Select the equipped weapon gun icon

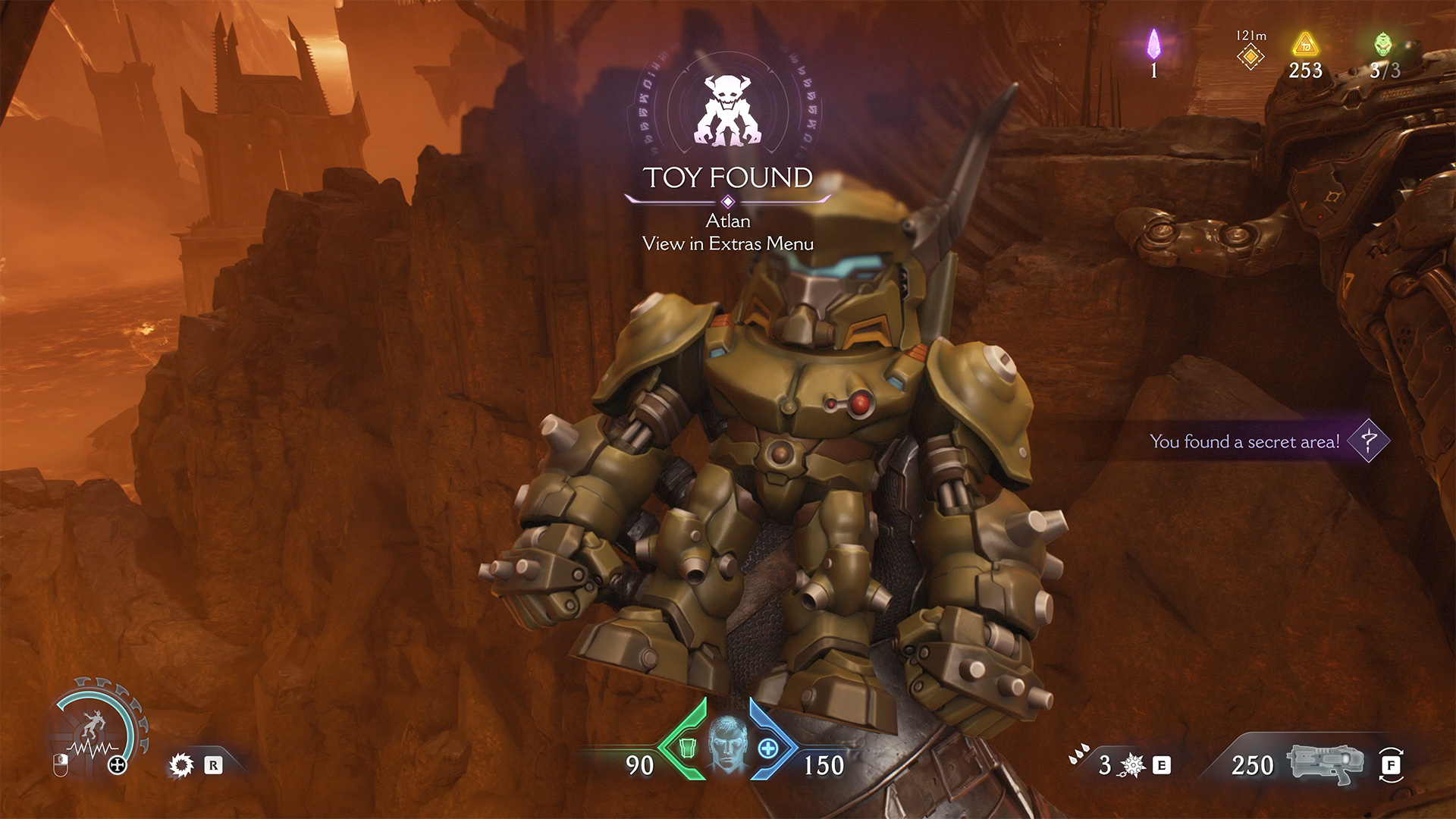click(x=1324, y=764)
